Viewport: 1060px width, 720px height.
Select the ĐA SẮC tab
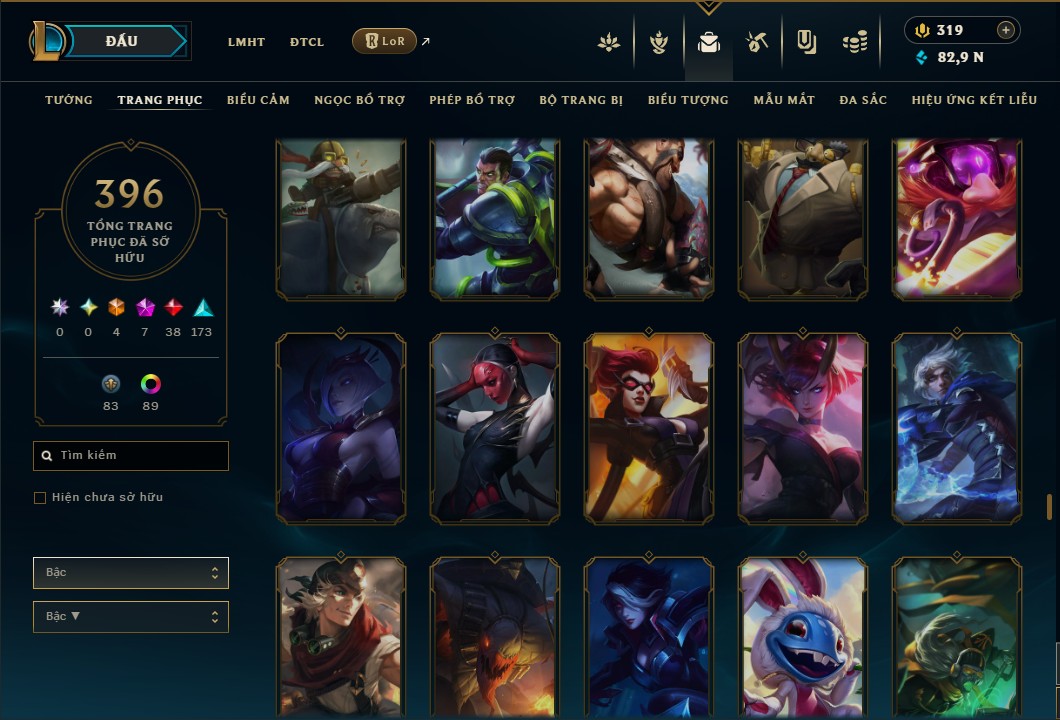(x=863, y=100)
